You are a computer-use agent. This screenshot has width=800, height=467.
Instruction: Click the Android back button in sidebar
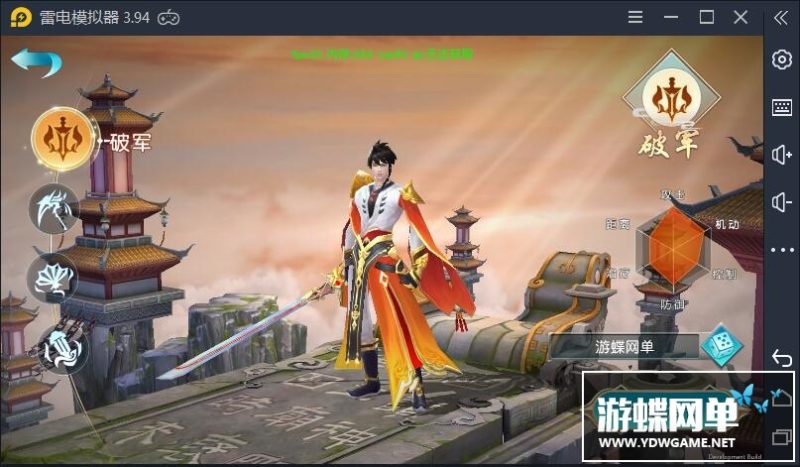point(782,357)
